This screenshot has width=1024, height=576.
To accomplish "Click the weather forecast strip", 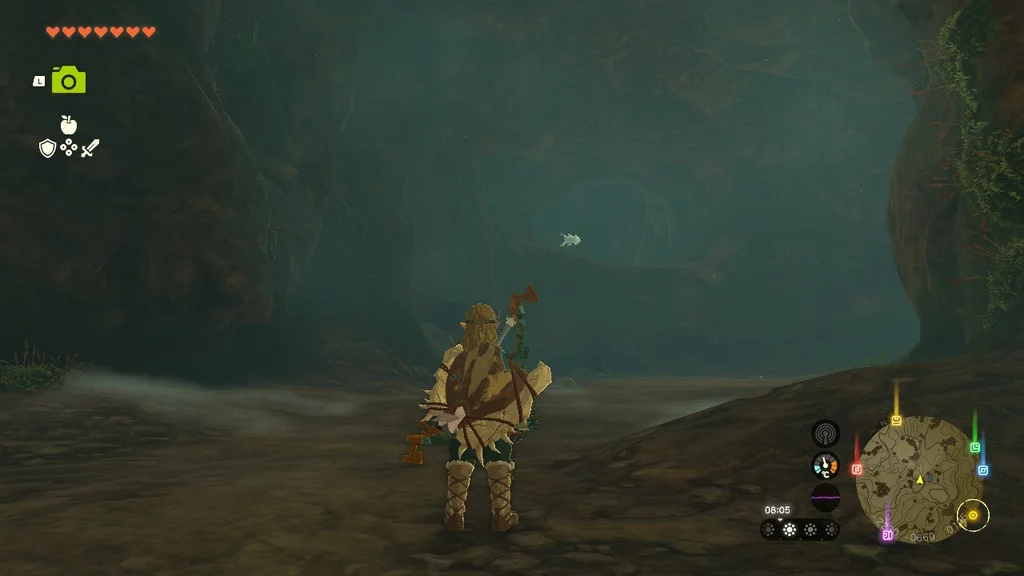I will (800, 530).
